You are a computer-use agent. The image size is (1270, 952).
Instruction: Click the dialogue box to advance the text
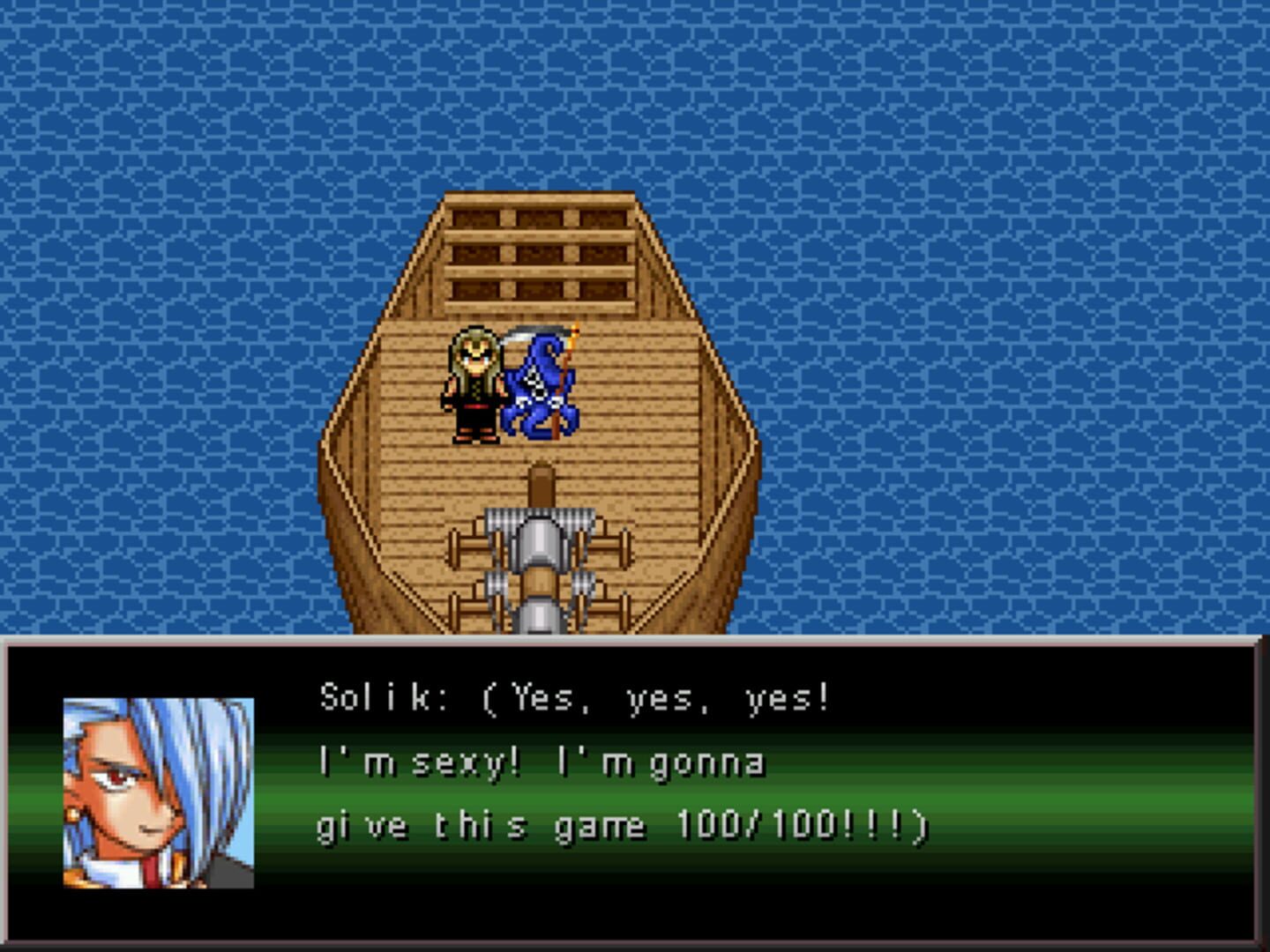(635, 793)
